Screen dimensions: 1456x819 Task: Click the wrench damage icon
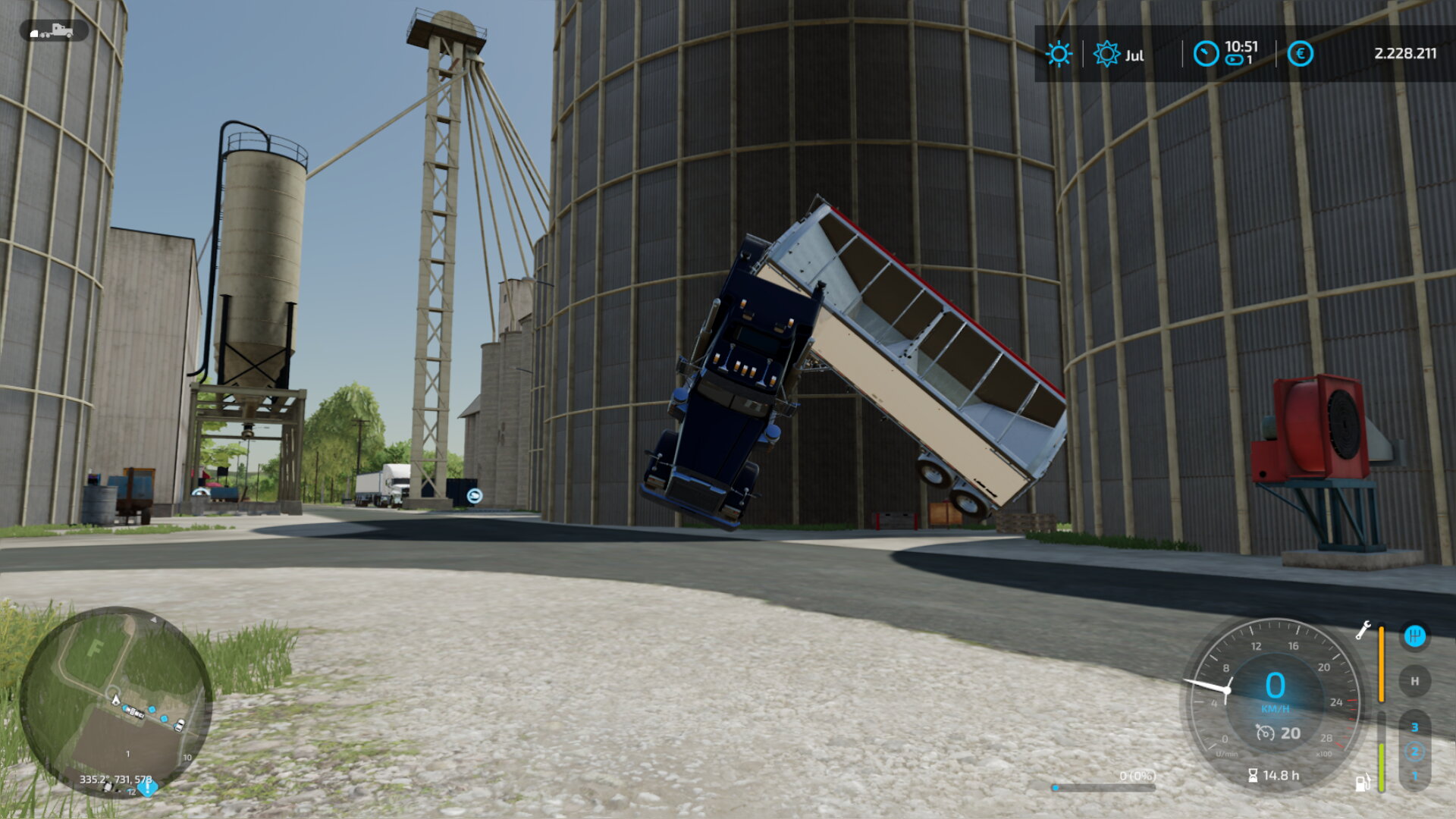[x=1363, y=630]
